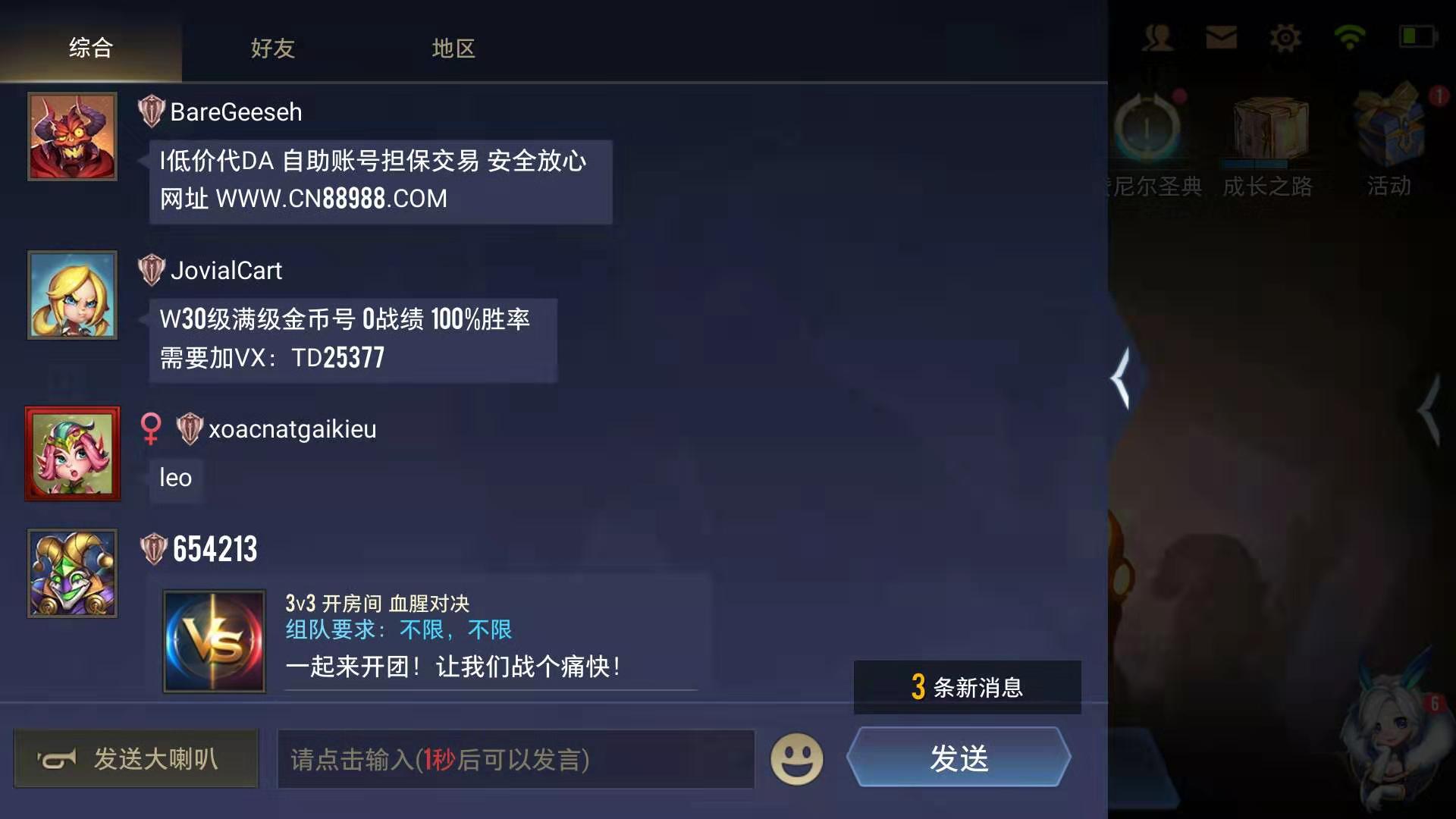The image size is (1456, 819).
Task: Switch to the 好友 tab
Action: tap(271, 49)
